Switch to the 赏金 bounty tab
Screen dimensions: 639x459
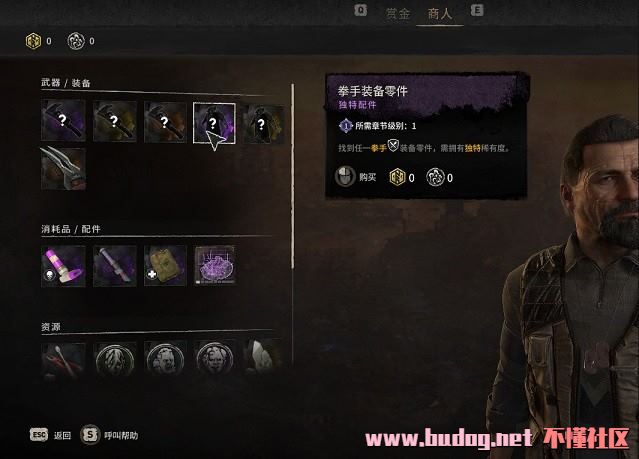398,13
